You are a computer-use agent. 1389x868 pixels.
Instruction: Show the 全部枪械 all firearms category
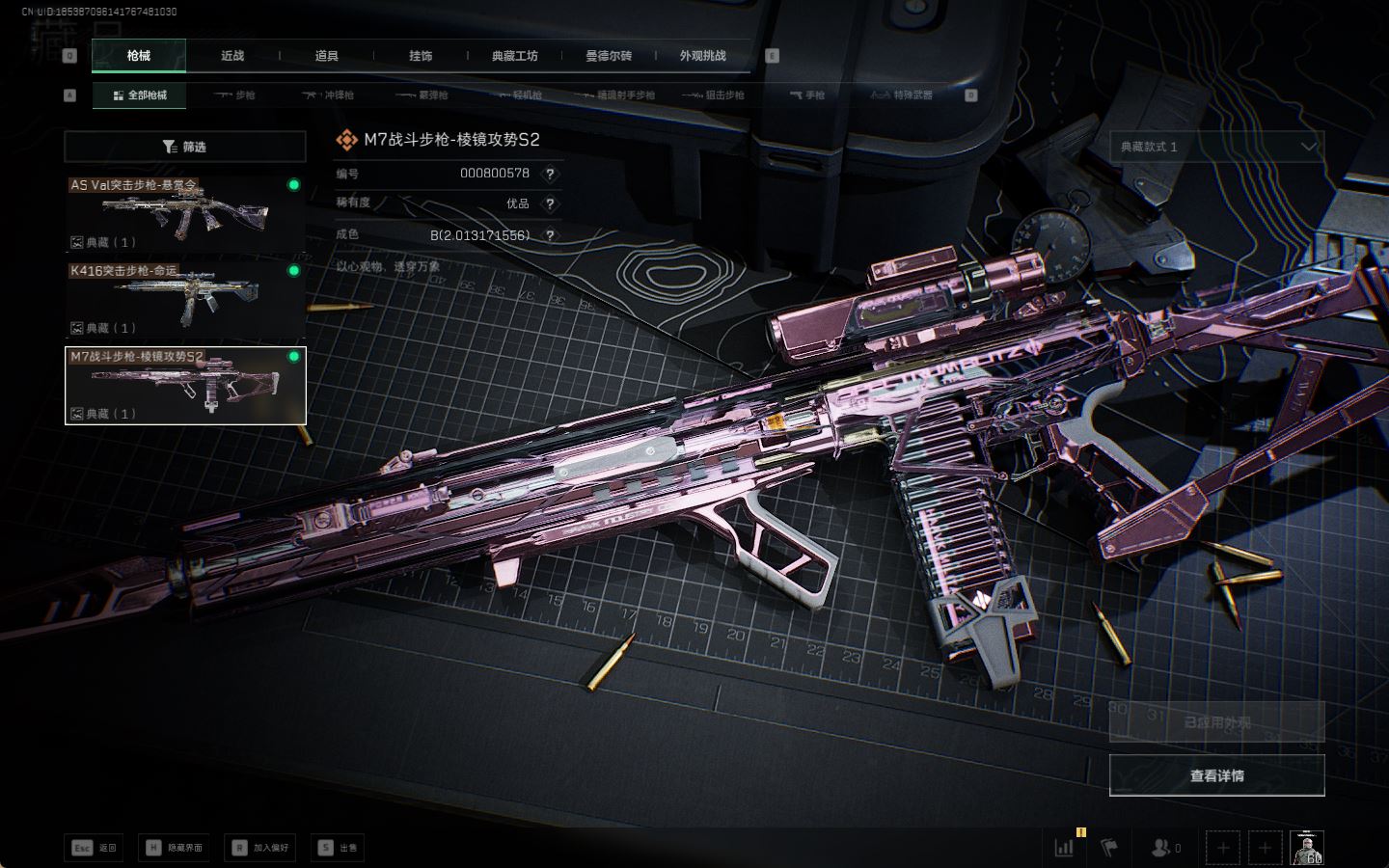click(x=140, y=95)
